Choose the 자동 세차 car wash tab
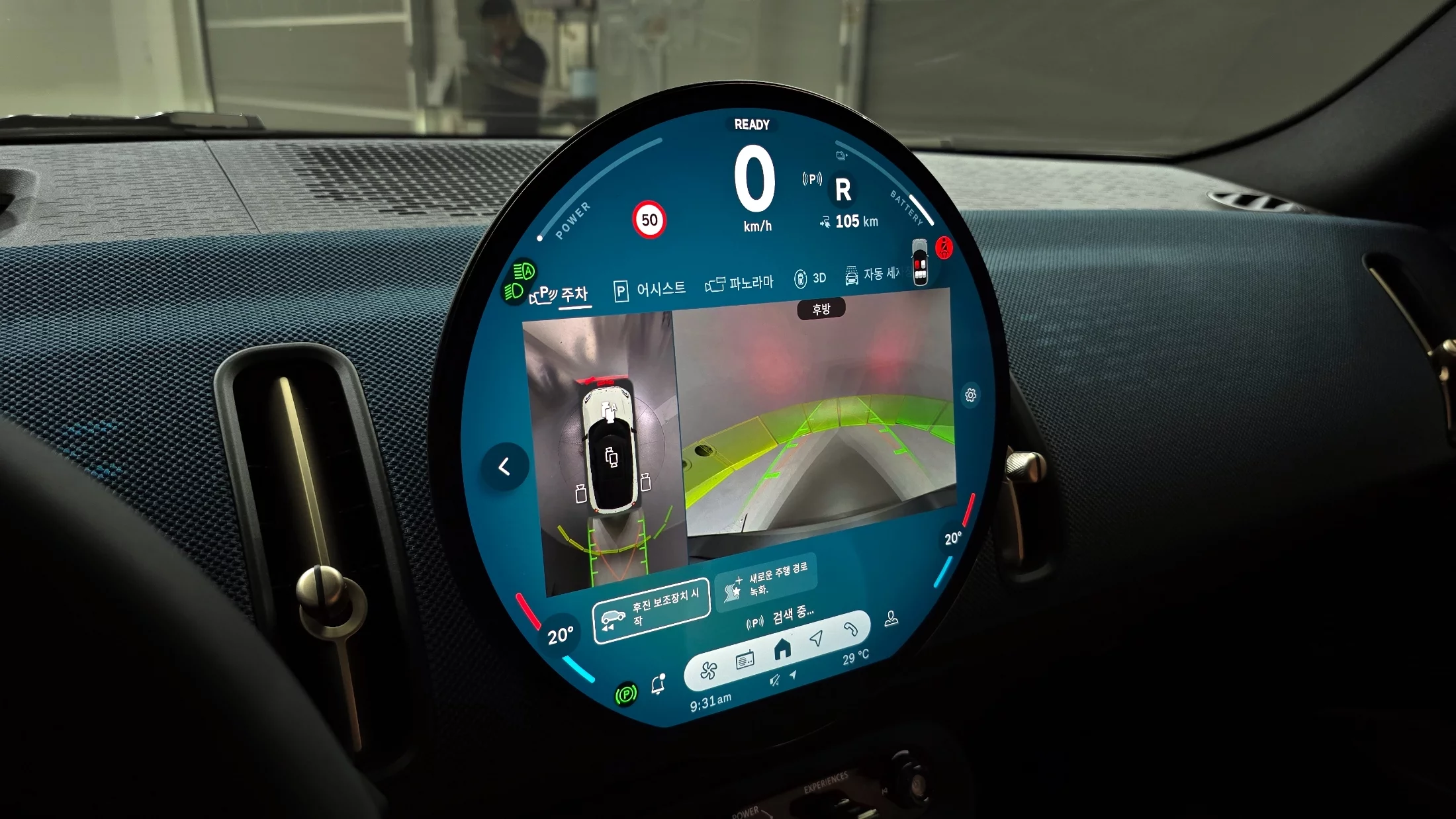The height and width of the screenshot is (819, 1456). [872, 274]
